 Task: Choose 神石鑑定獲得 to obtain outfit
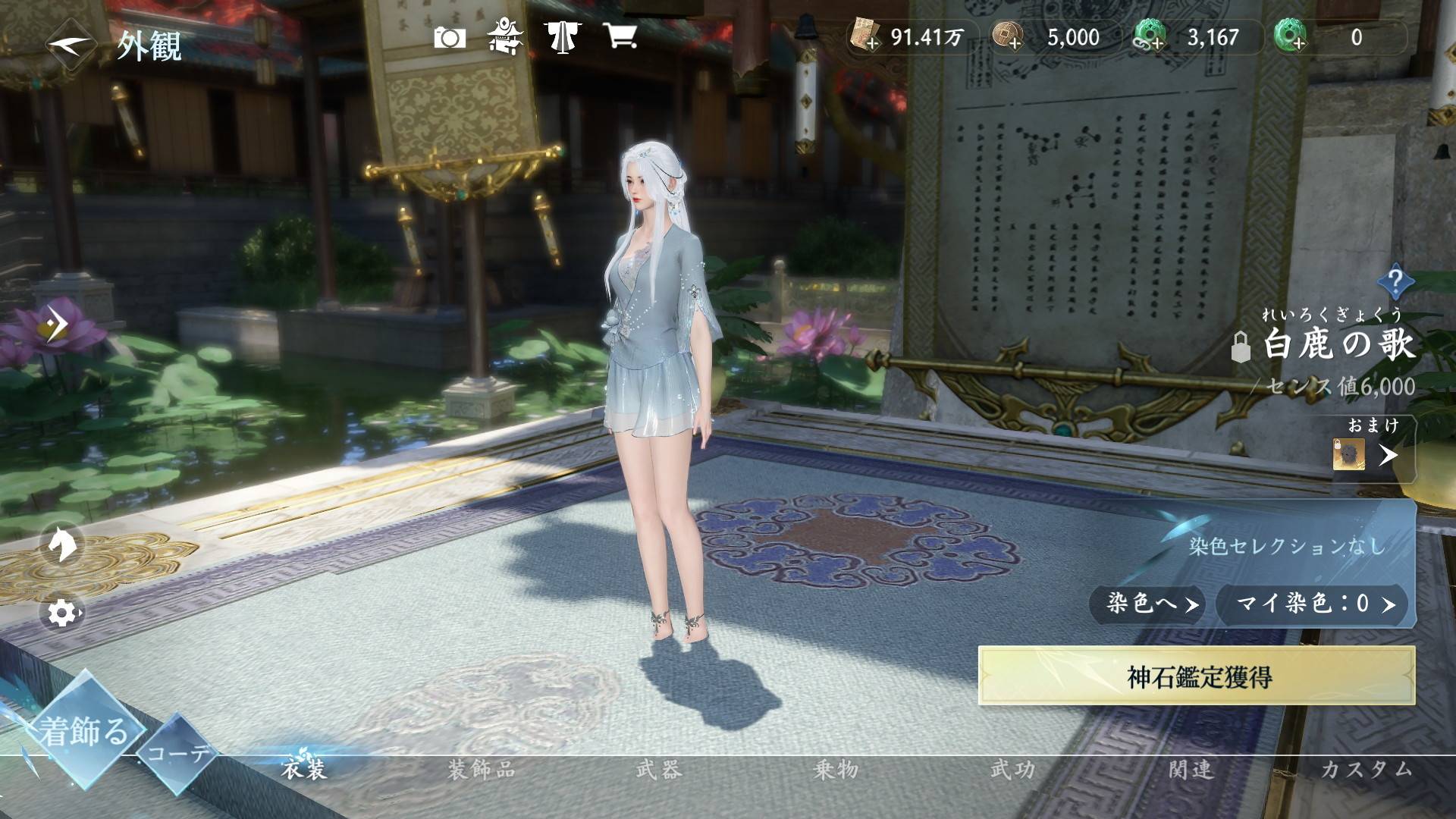coord(1197,676)
